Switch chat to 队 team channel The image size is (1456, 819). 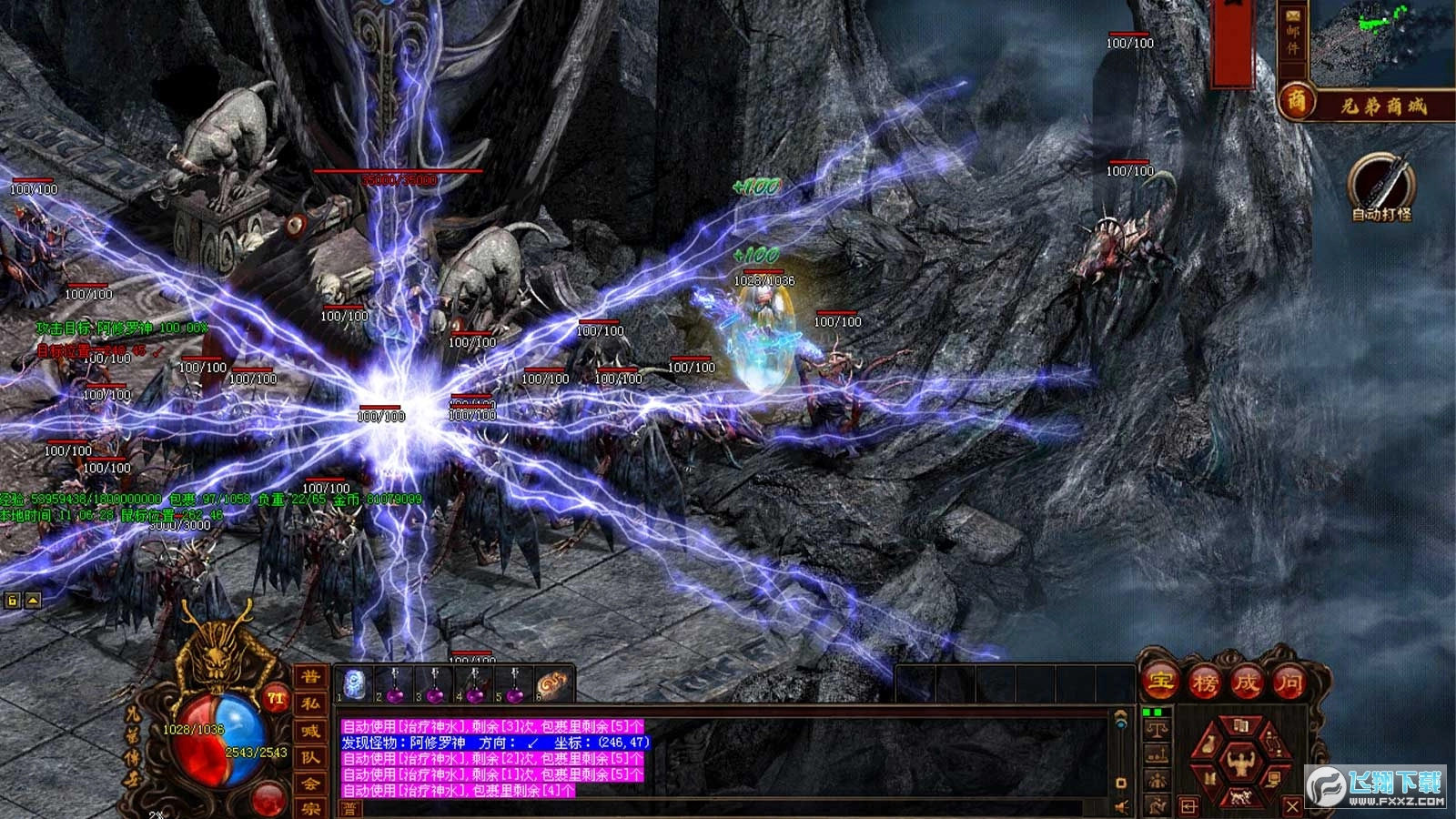click(x=310, y=757)
